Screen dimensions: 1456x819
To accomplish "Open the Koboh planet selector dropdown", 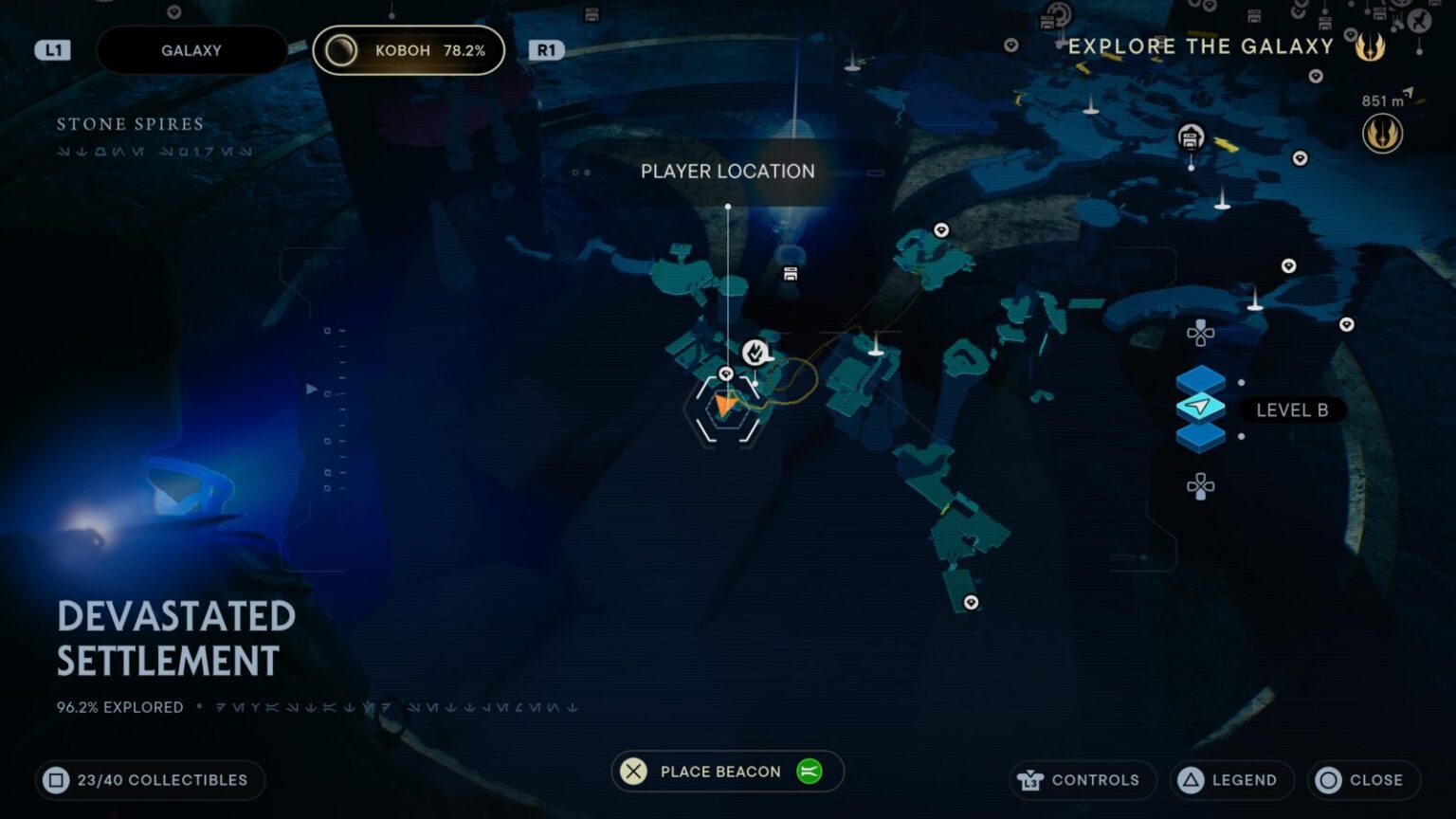I will [x=408, y=49].
